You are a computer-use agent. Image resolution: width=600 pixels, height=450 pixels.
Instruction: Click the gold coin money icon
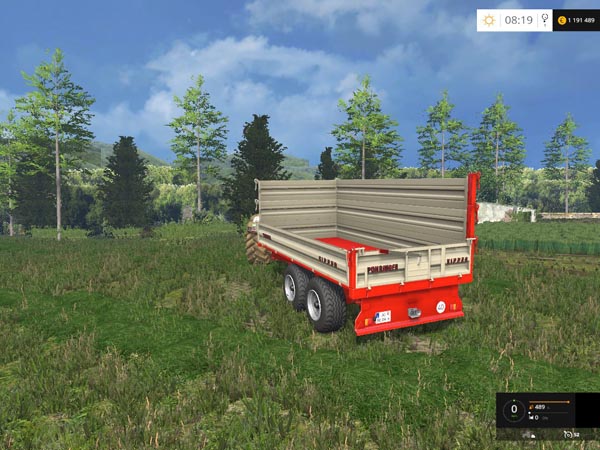(x=562, y=20)
